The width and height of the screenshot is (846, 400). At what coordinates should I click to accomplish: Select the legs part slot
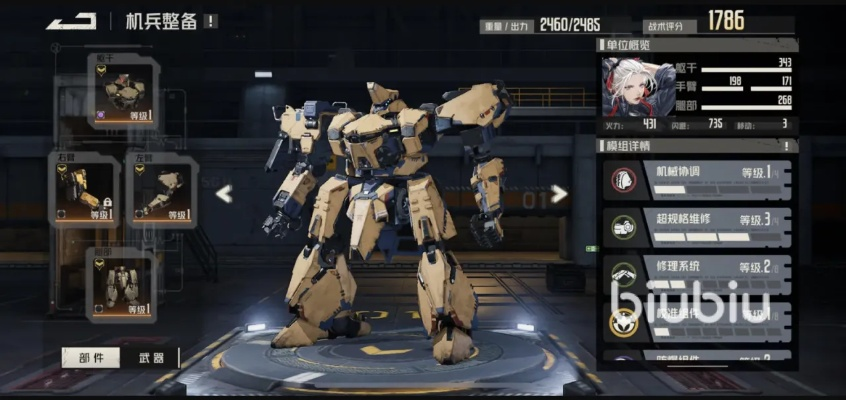tap(124, 284)
